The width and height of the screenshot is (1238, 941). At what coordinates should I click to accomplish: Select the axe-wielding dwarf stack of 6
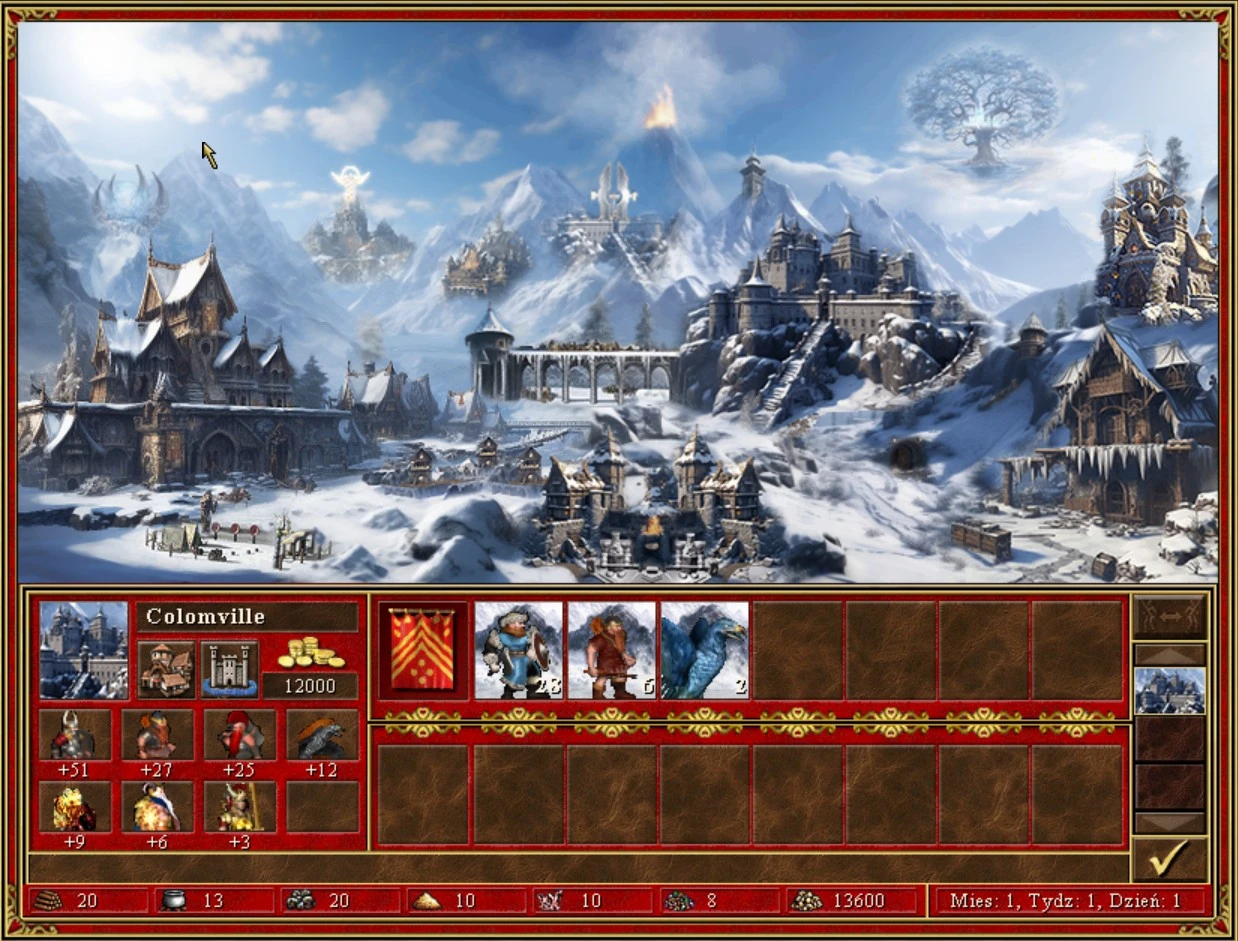611,649
